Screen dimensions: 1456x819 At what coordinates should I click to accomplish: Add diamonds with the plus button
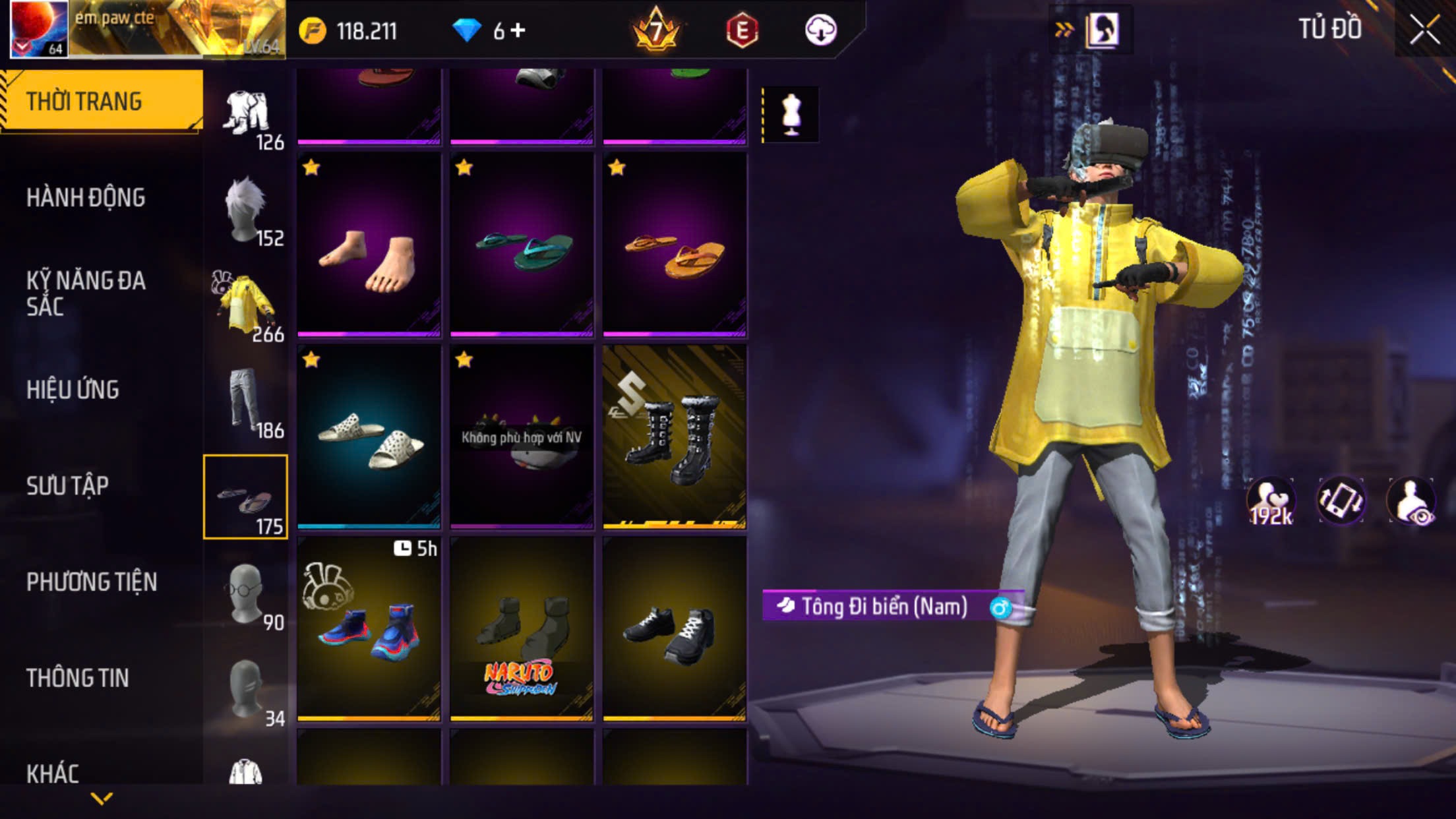tap(518, 30)
